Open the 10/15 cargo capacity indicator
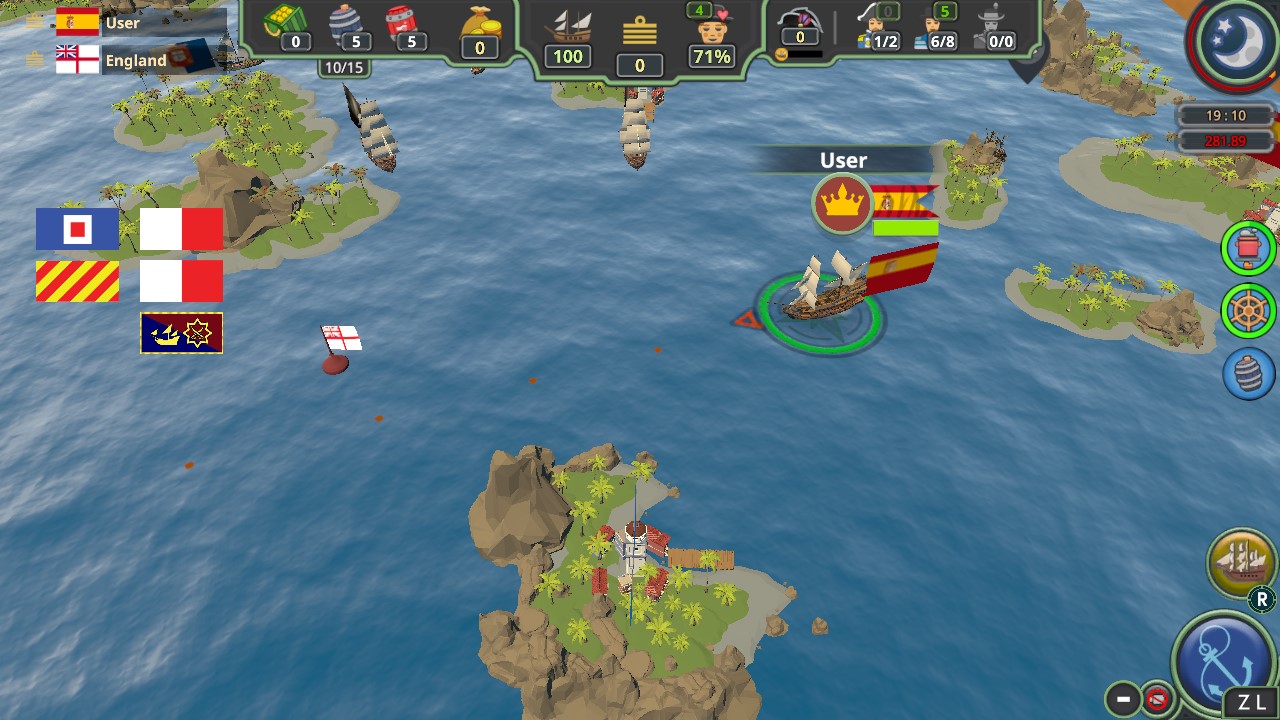This screenshot has width=1280, height=720. pos(345,68)
